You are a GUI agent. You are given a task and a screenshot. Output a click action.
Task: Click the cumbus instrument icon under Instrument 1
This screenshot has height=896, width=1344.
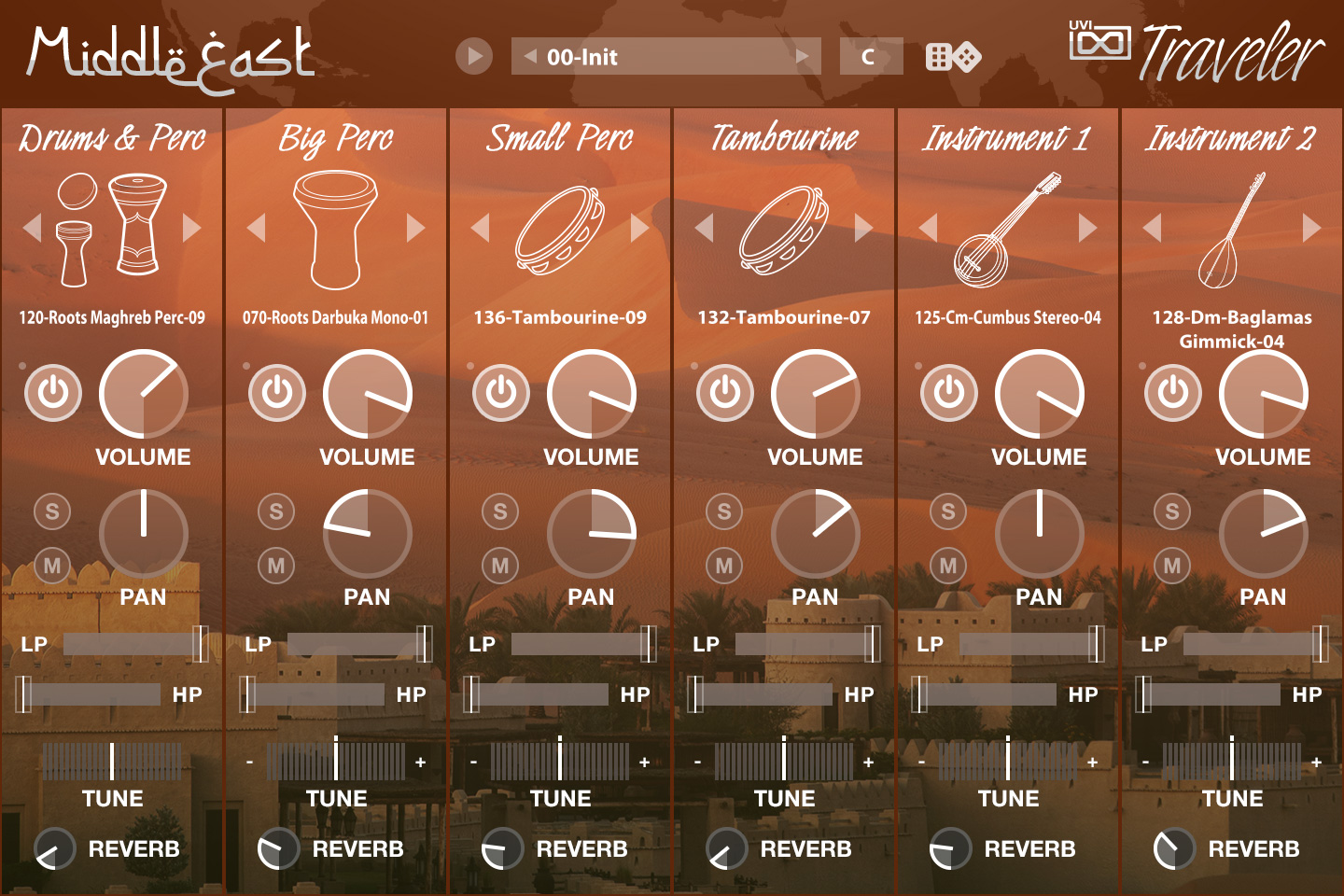[1005, 229]
